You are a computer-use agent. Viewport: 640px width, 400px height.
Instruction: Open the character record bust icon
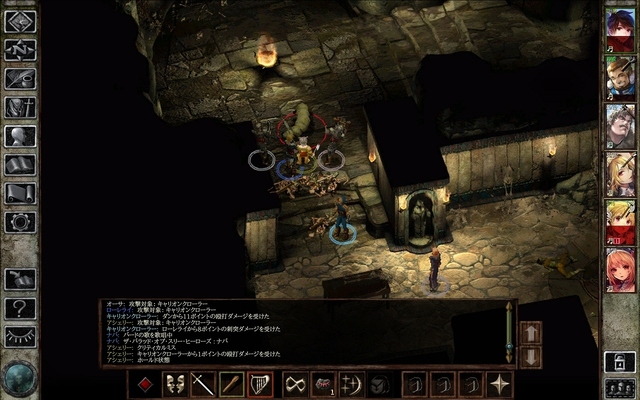20,136
